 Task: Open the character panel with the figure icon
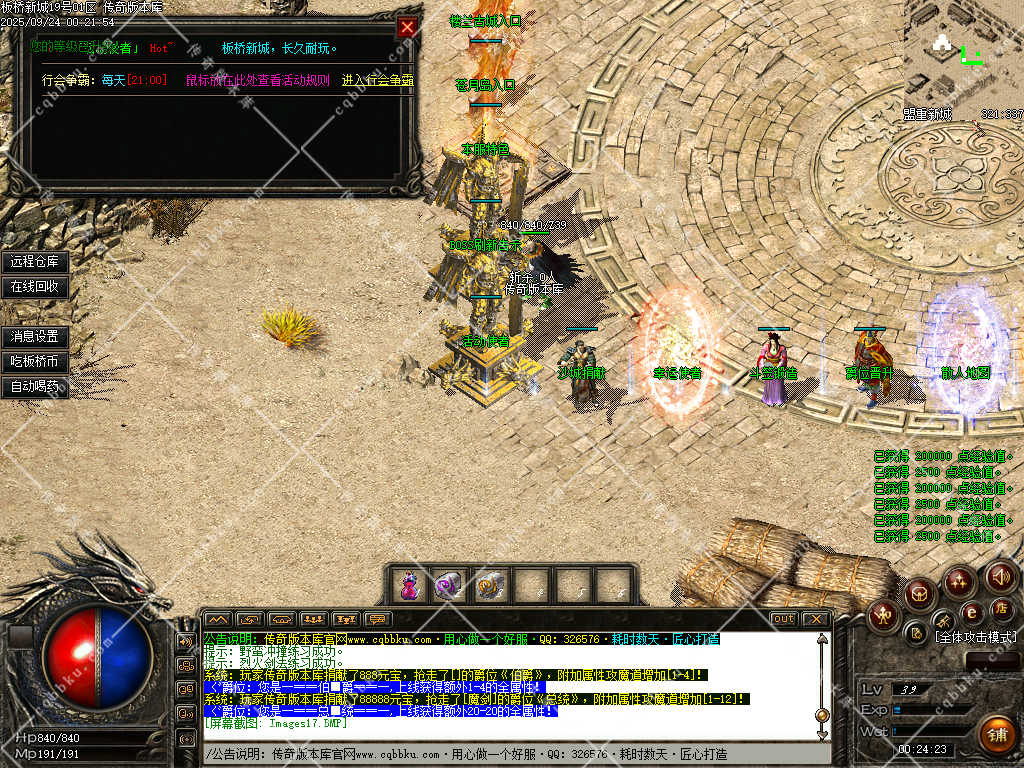(884, 614)
